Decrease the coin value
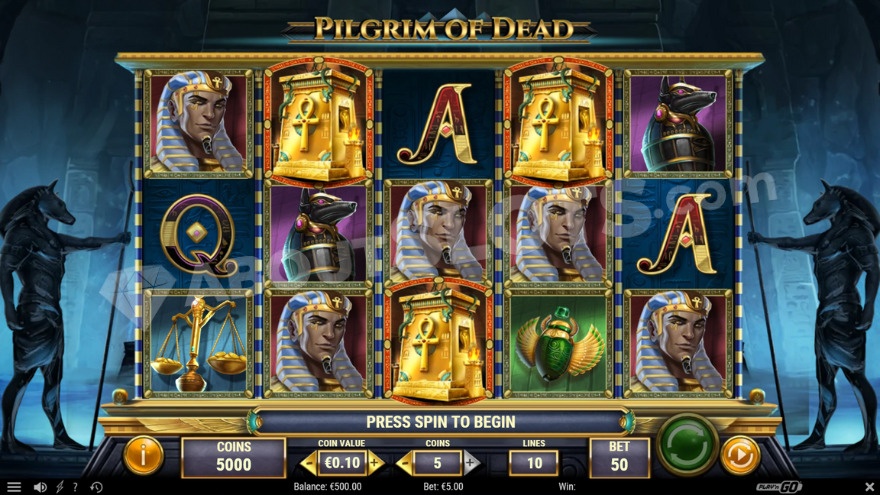 click(x=309, y=463)
